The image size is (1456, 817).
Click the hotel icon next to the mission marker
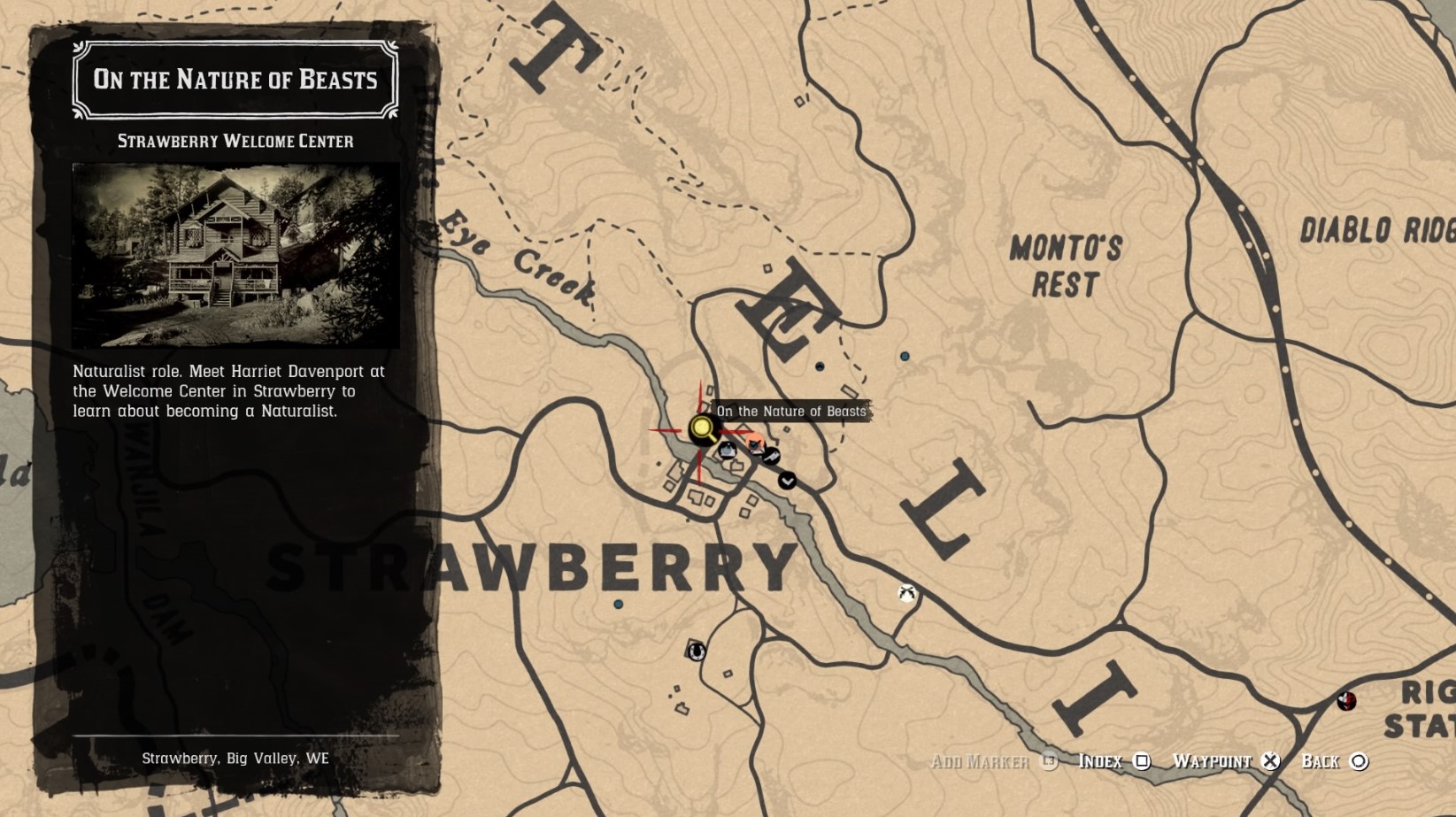coord(728,451)
